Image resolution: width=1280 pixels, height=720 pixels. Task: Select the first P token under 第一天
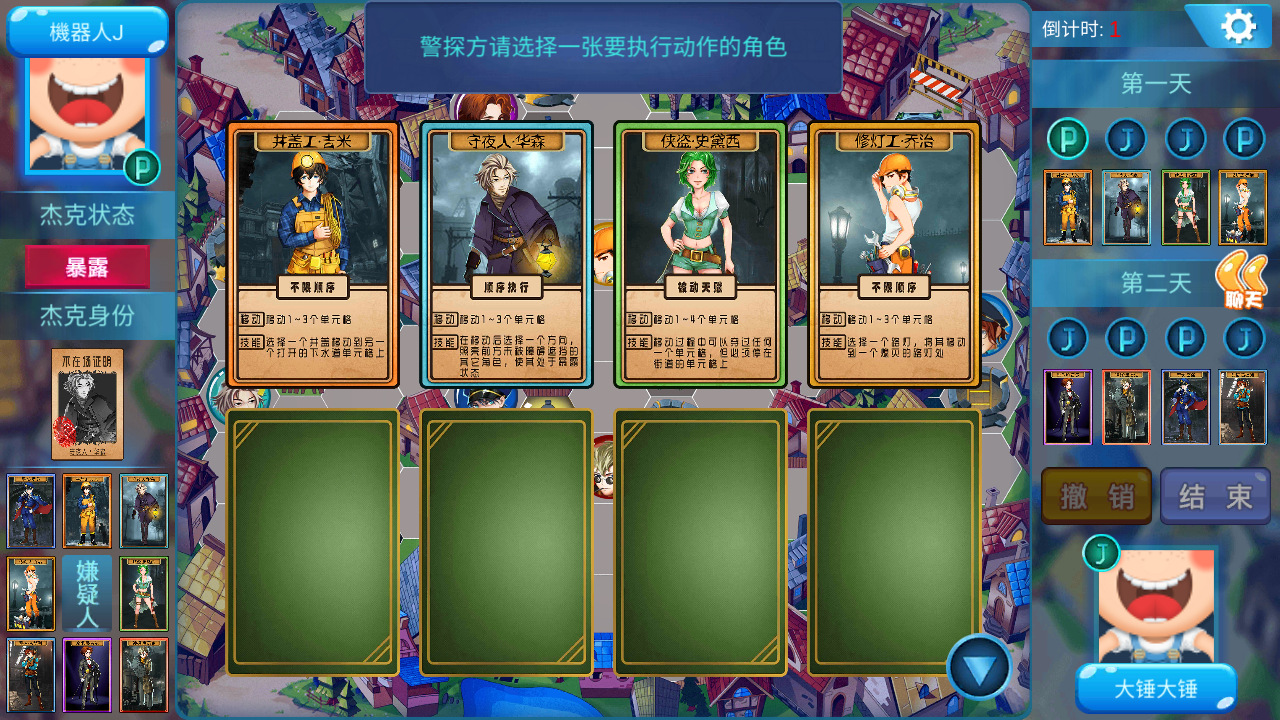click(x=1068, y=138)
